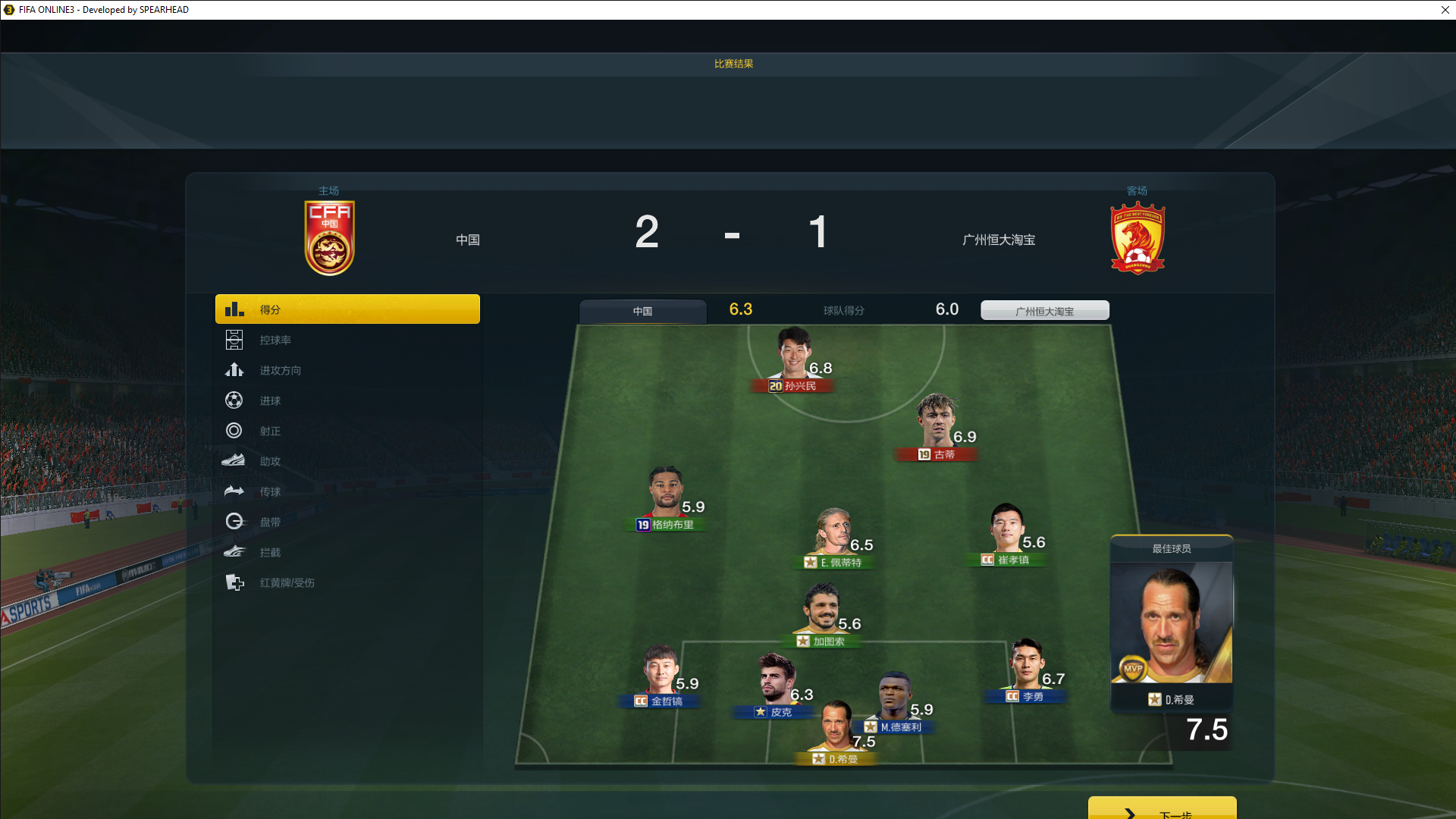Image resolution: width=1456 pixels, height=819 pixels.
Task: Select the 得分 ratings menu entry
Action: 347,309
